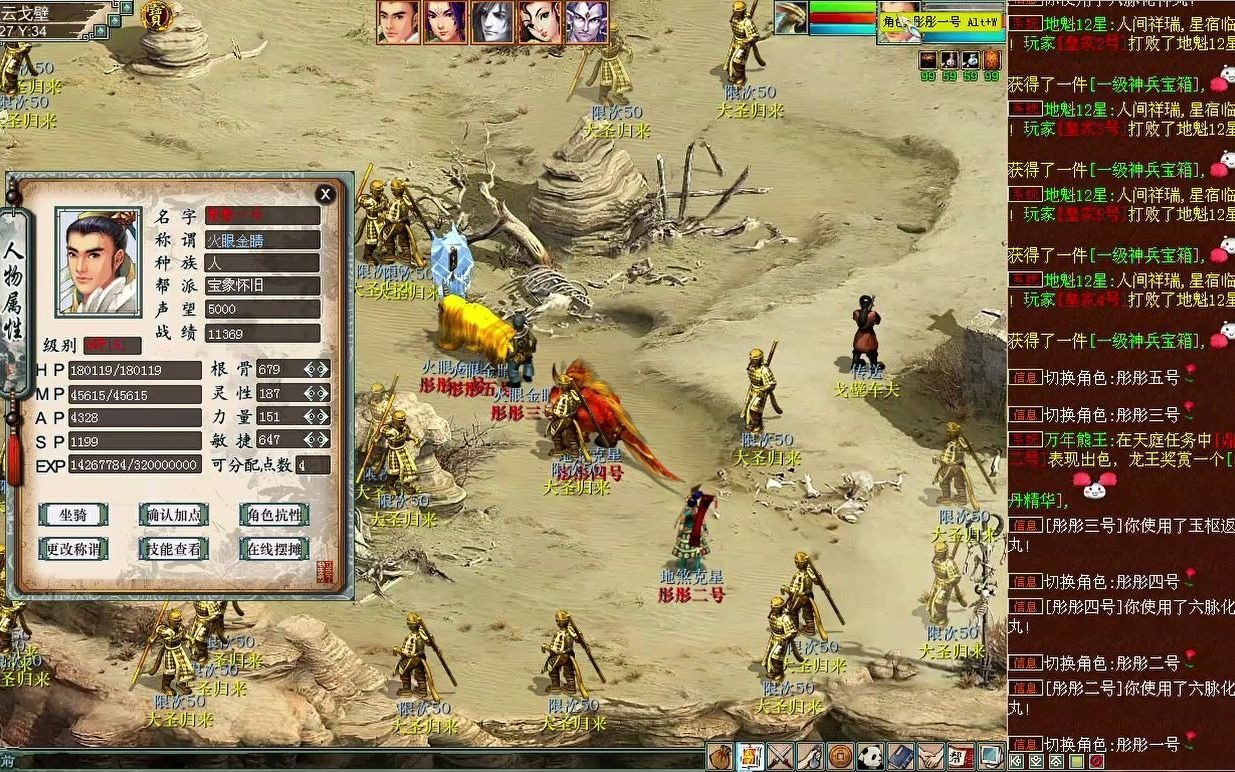Click the 根骨 attribute stepper arrows
The image size is (1235, 772).
(317, 369)
